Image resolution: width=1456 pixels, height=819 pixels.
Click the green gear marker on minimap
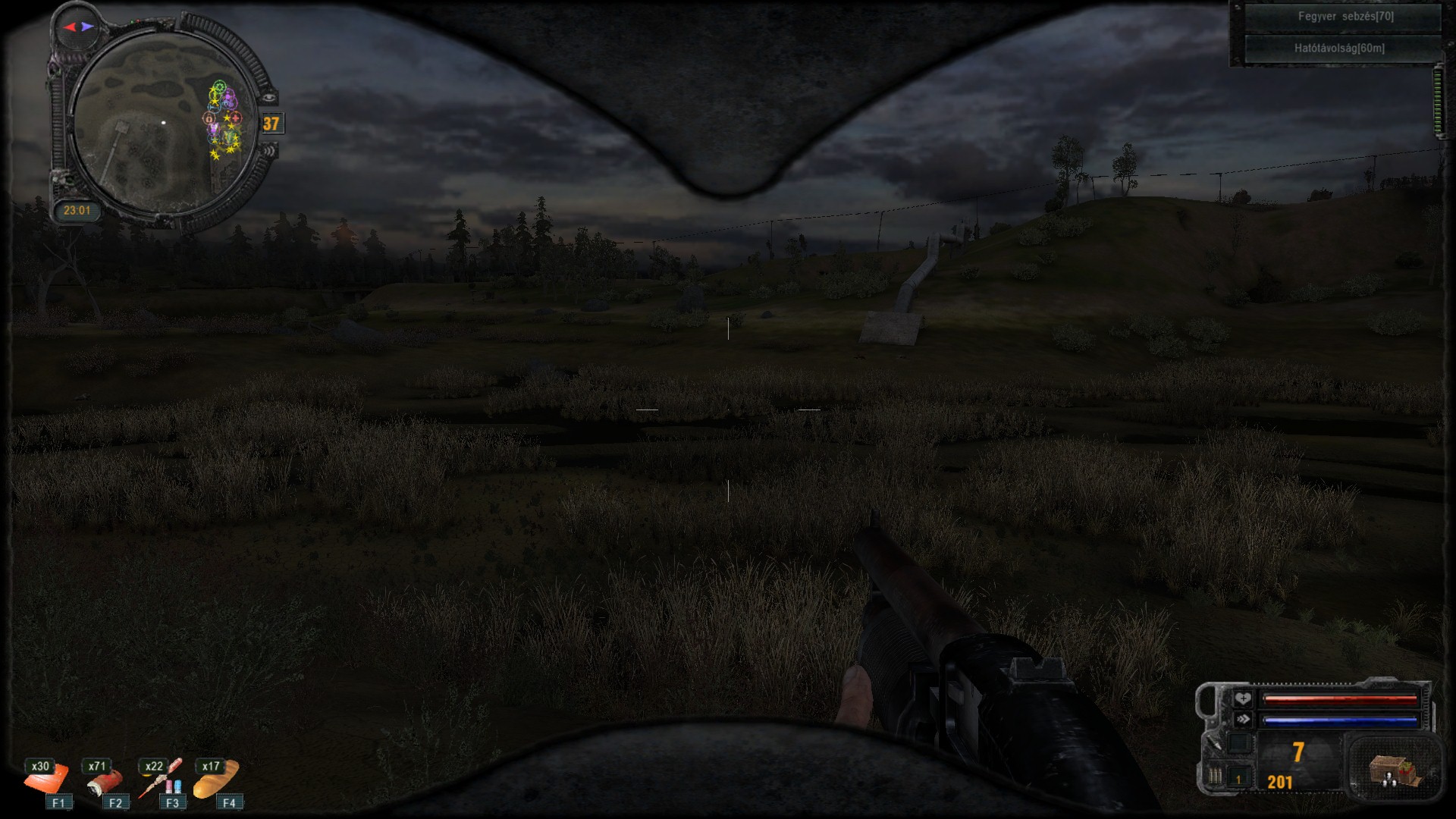220,86
